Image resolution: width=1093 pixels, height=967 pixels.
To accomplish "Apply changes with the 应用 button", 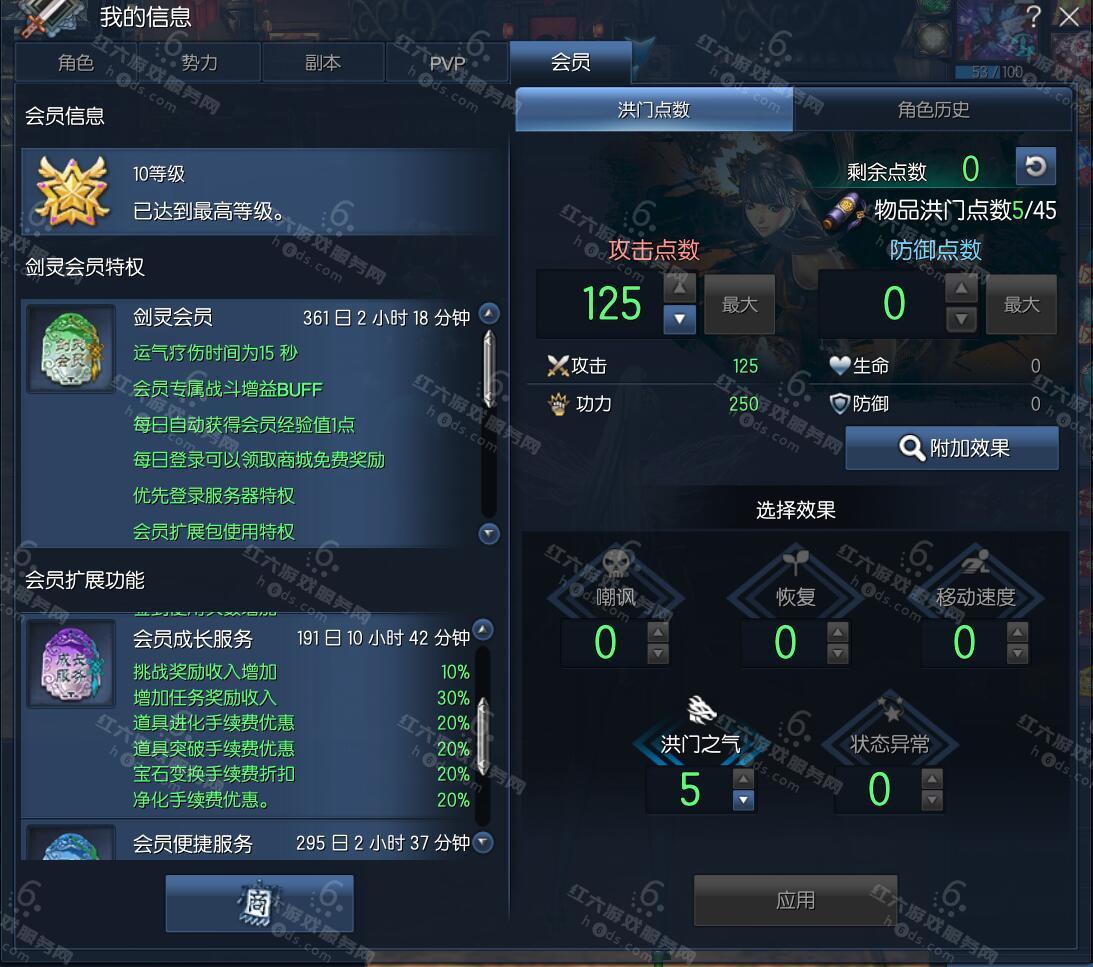I will (795, 900).
